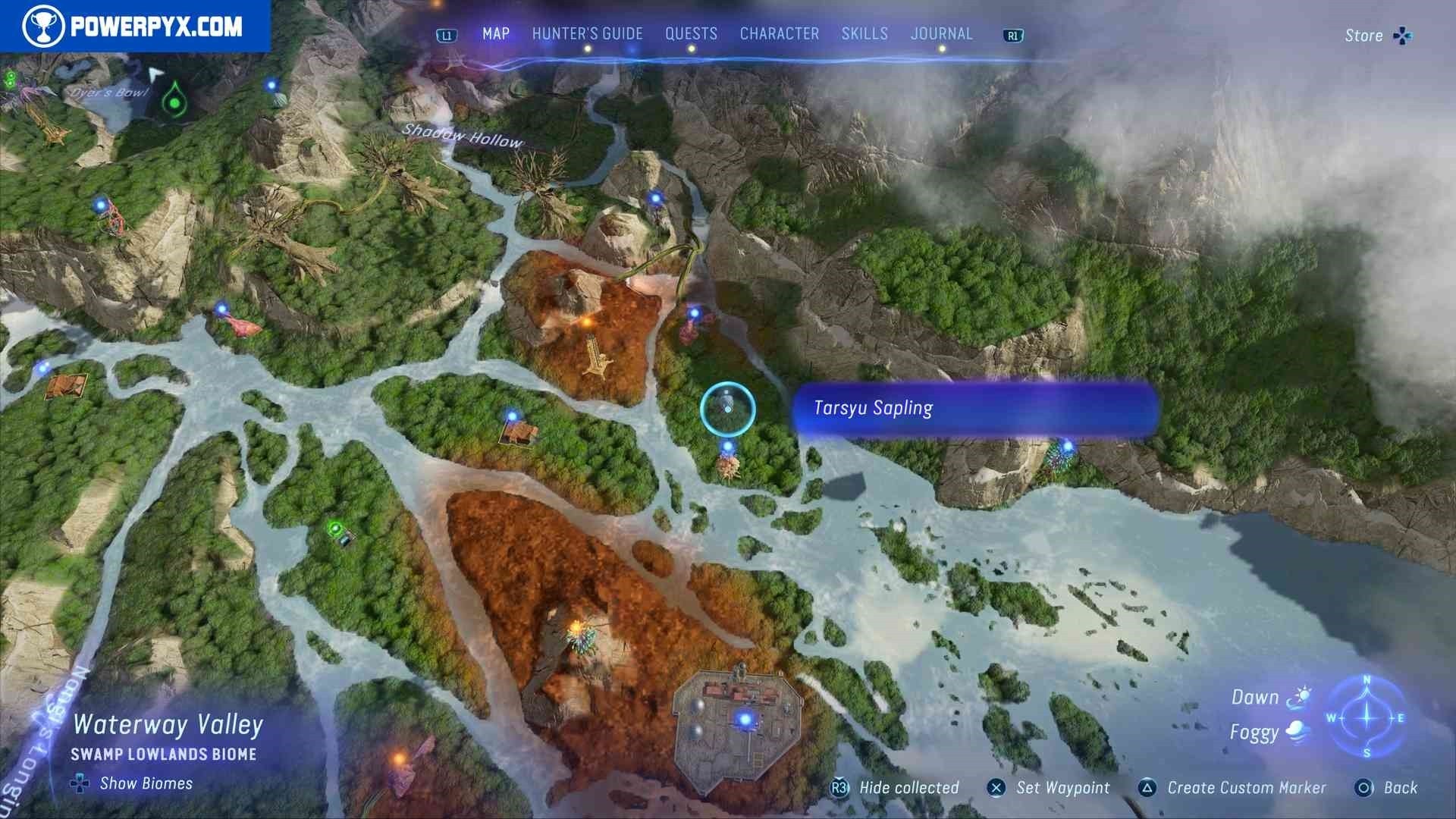Open the Quests tab
Screen dimensions: 1456x819
pyautogui.click(x=691, y=34)
